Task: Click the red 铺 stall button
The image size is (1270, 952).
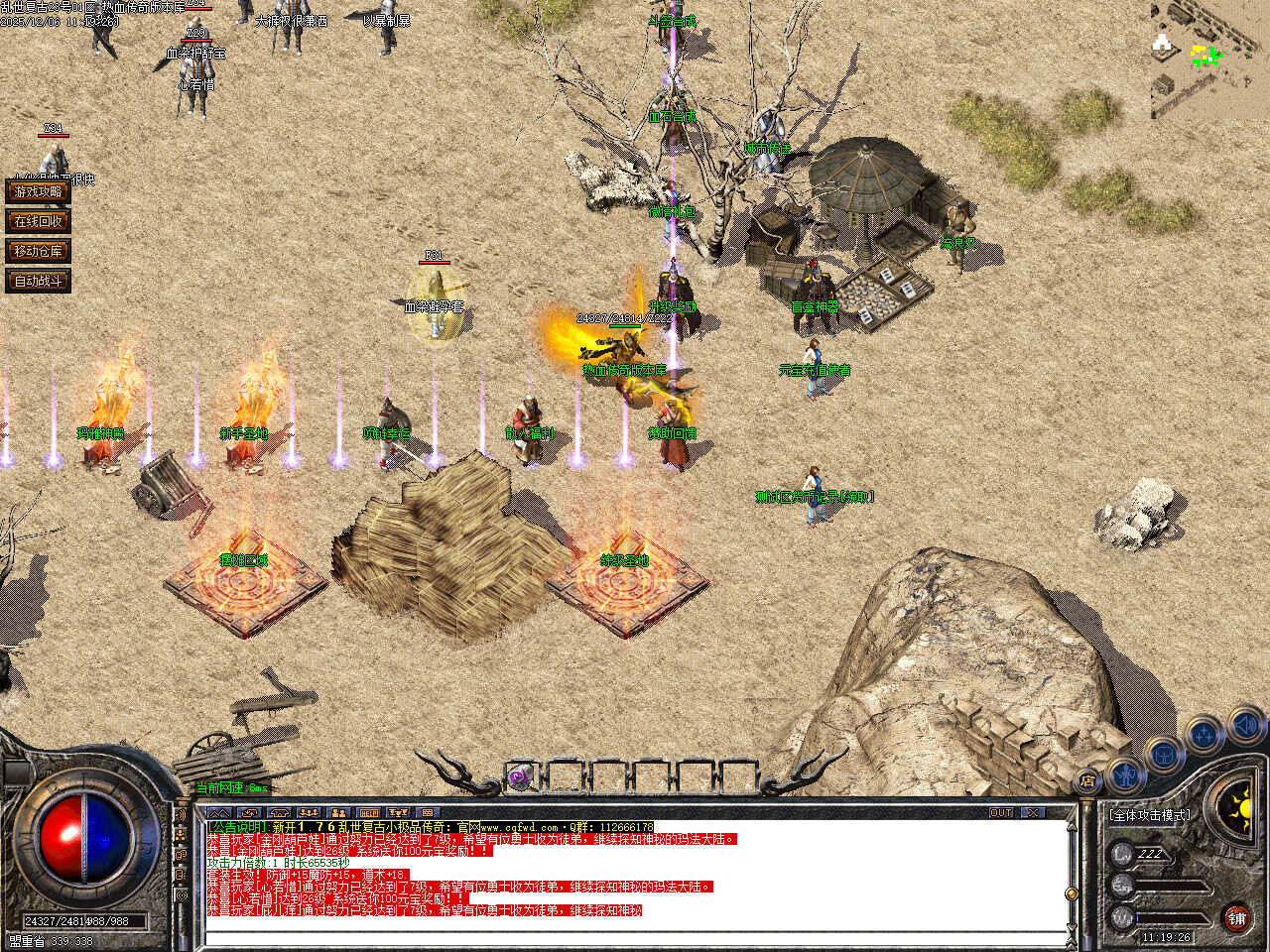Action: click(x=1236, y=918)
